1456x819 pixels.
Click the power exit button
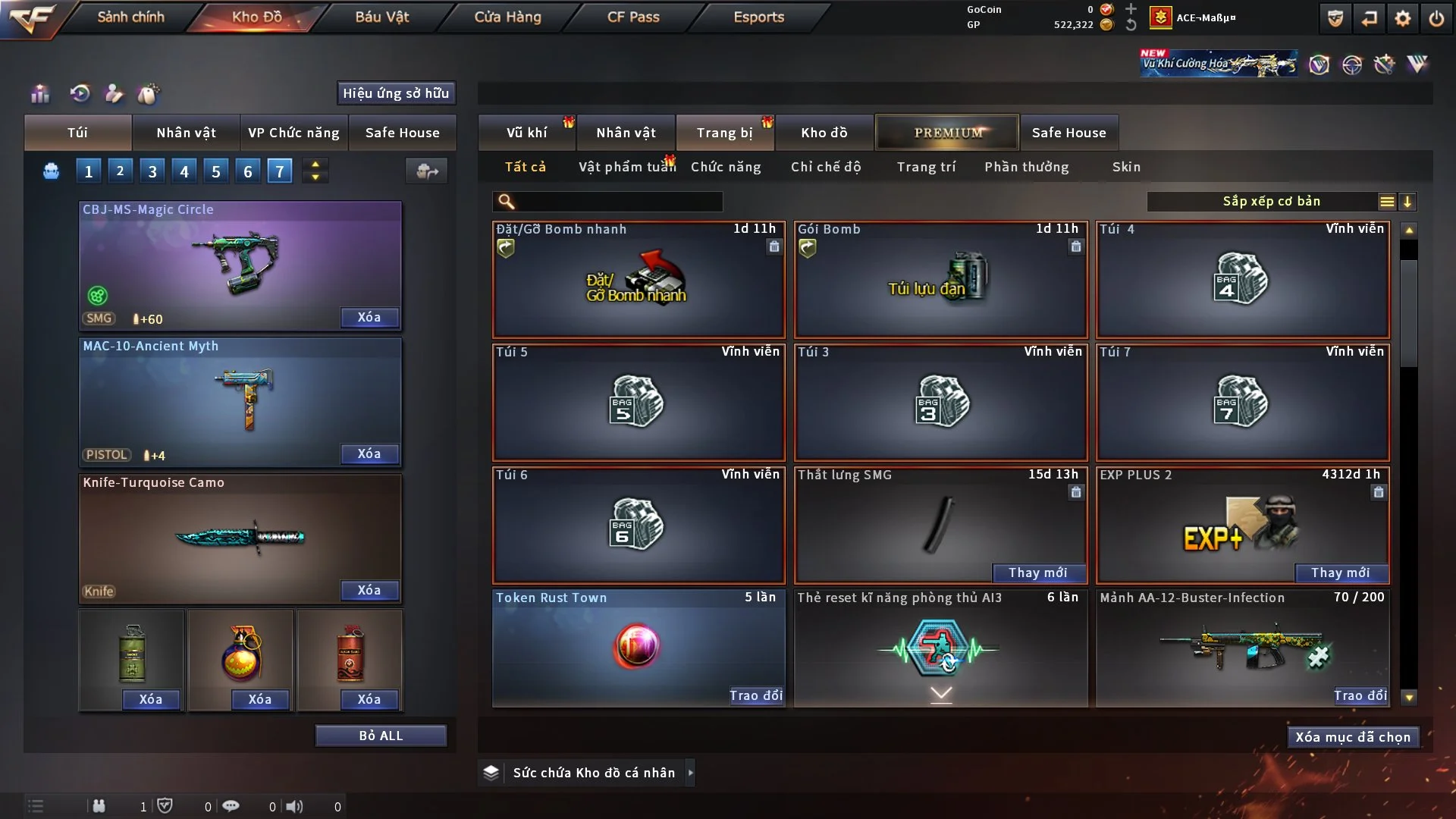1436,18
